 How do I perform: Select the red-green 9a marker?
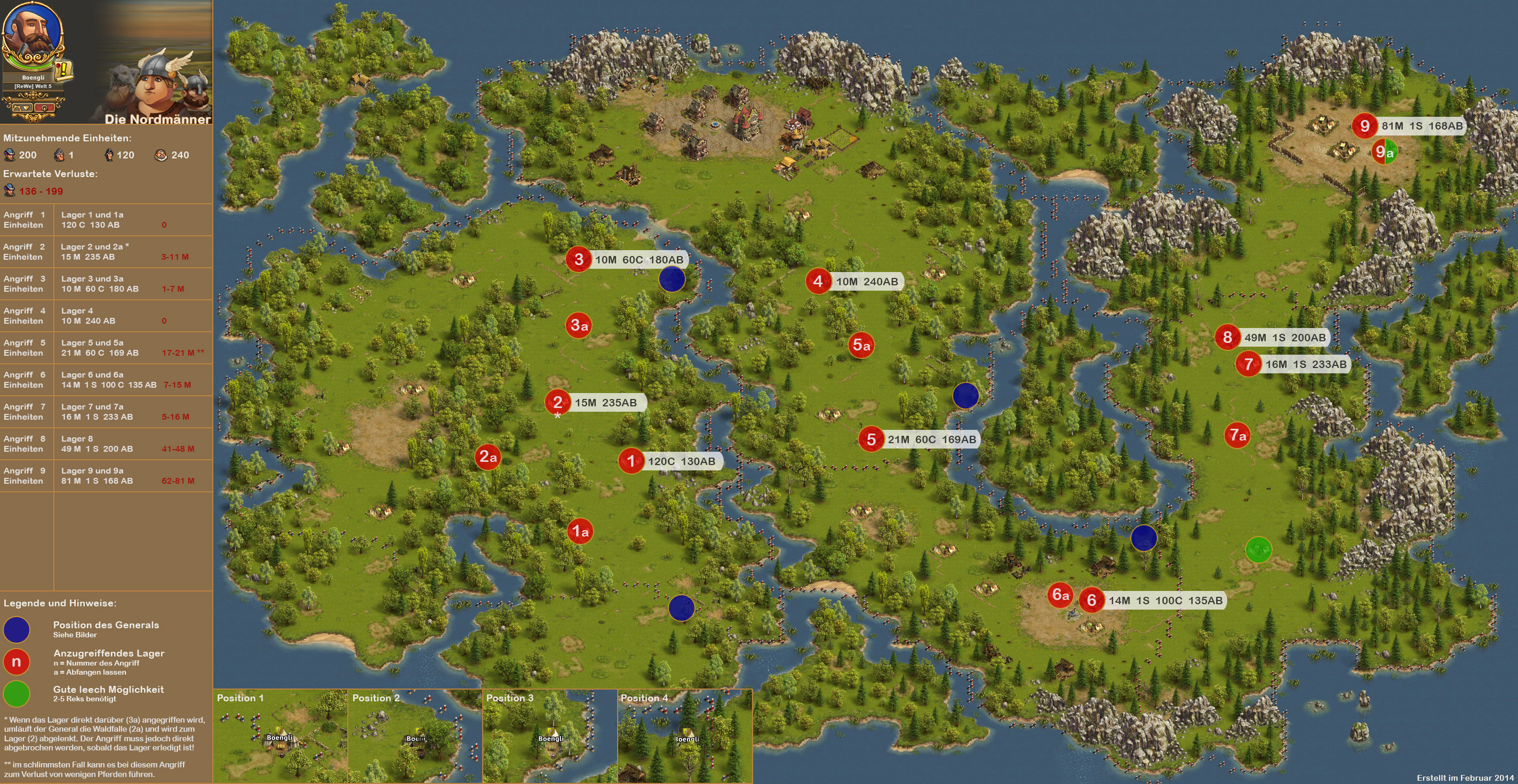(1384, 152)
